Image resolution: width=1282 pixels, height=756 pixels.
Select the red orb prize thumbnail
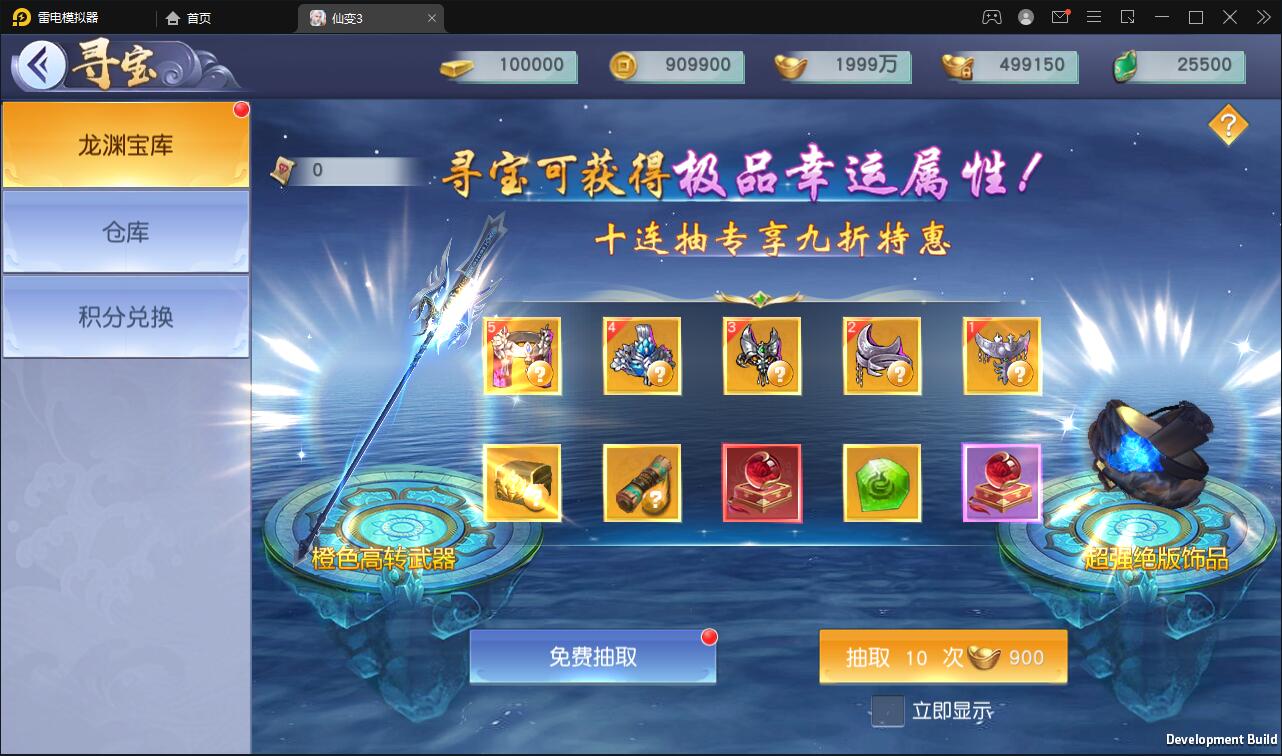tap(762, 483)
